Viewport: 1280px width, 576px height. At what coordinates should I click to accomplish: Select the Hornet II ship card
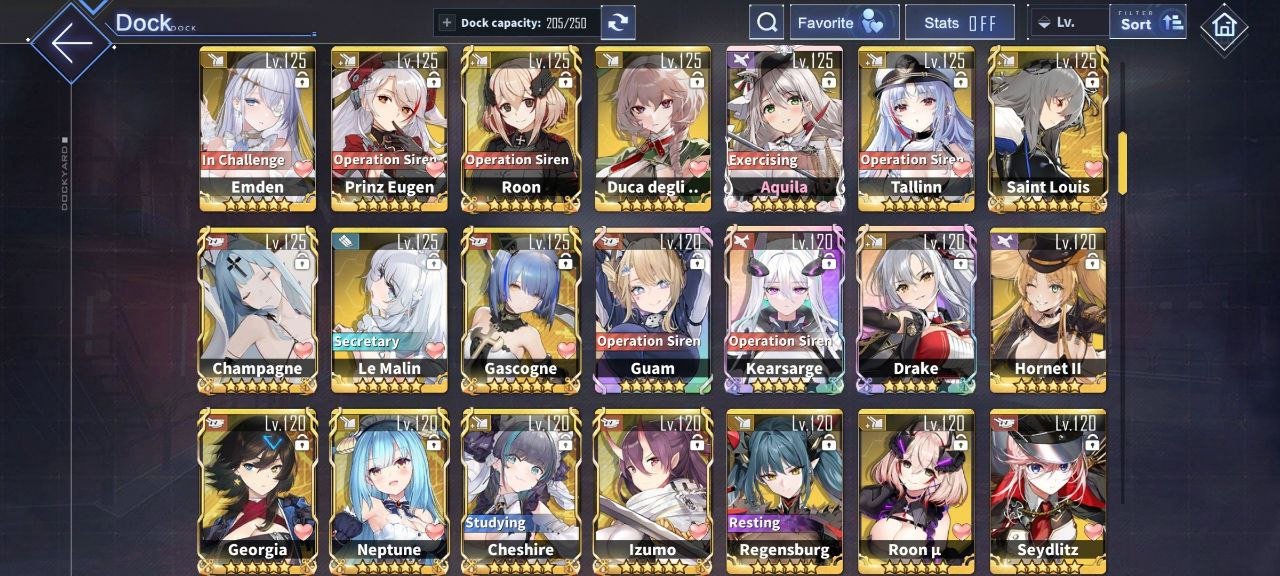tap(1047, 309)
